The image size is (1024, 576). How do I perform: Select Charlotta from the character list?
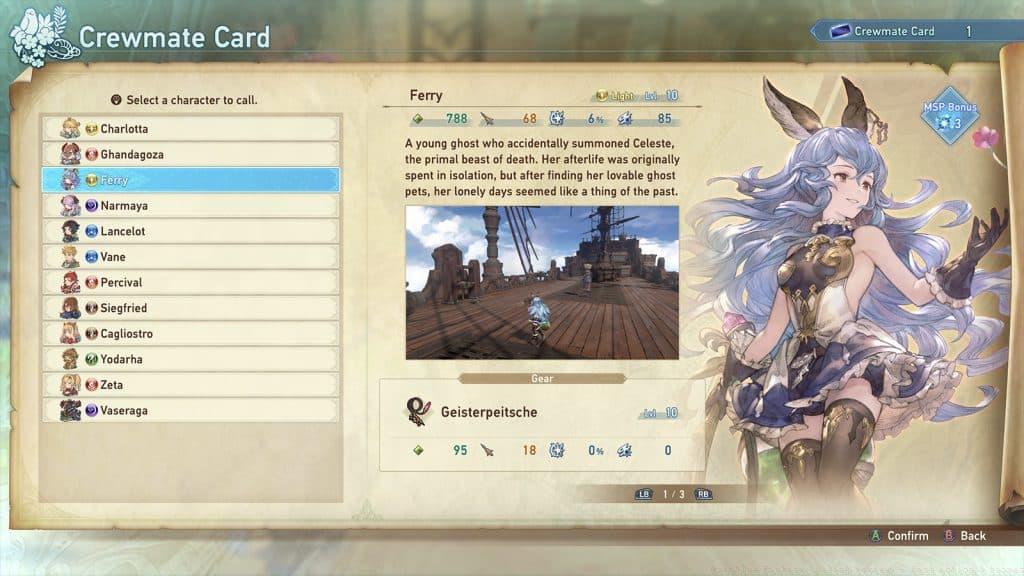pyautogui.click(x=190, y=129)
